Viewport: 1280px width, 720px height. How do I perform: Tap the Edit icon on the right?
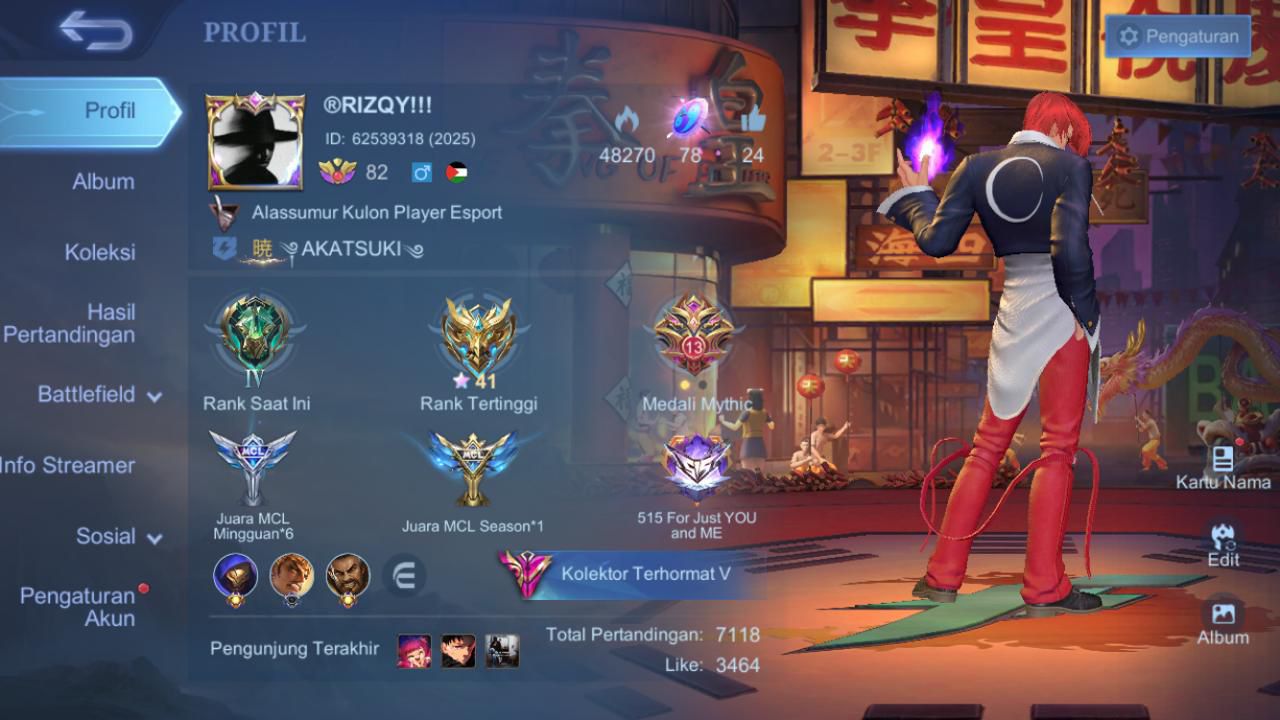1223,544
